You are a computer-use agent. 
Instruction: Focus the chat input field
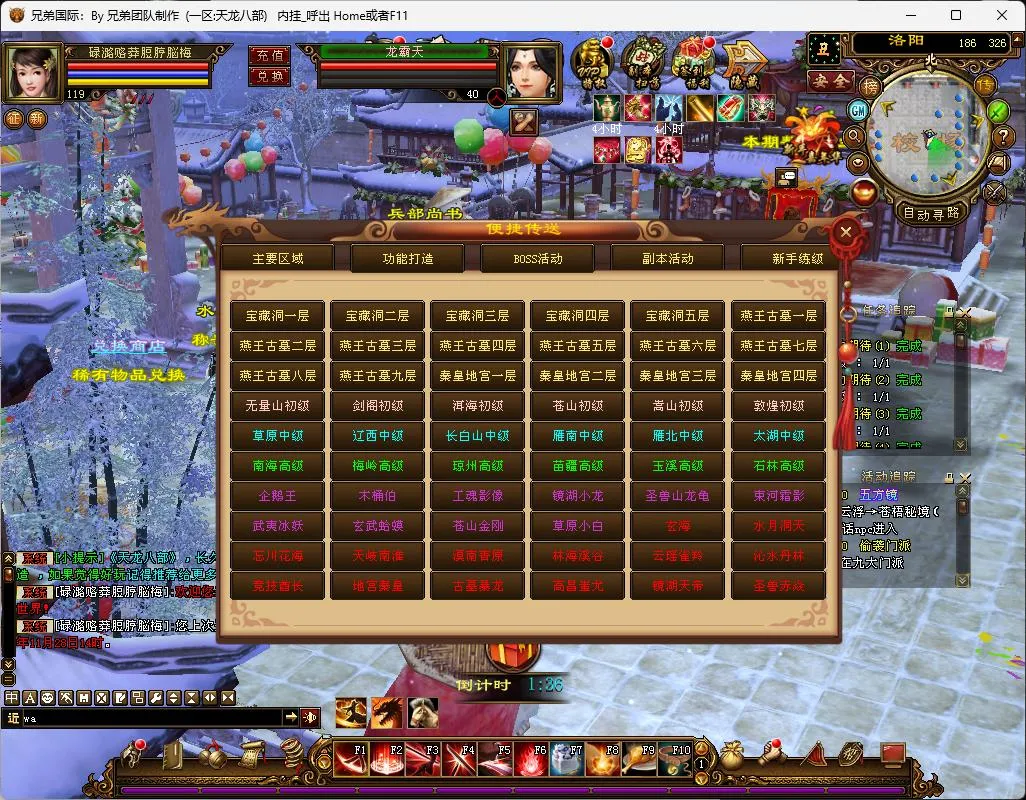pyautogui.click(x=150, y=718)
